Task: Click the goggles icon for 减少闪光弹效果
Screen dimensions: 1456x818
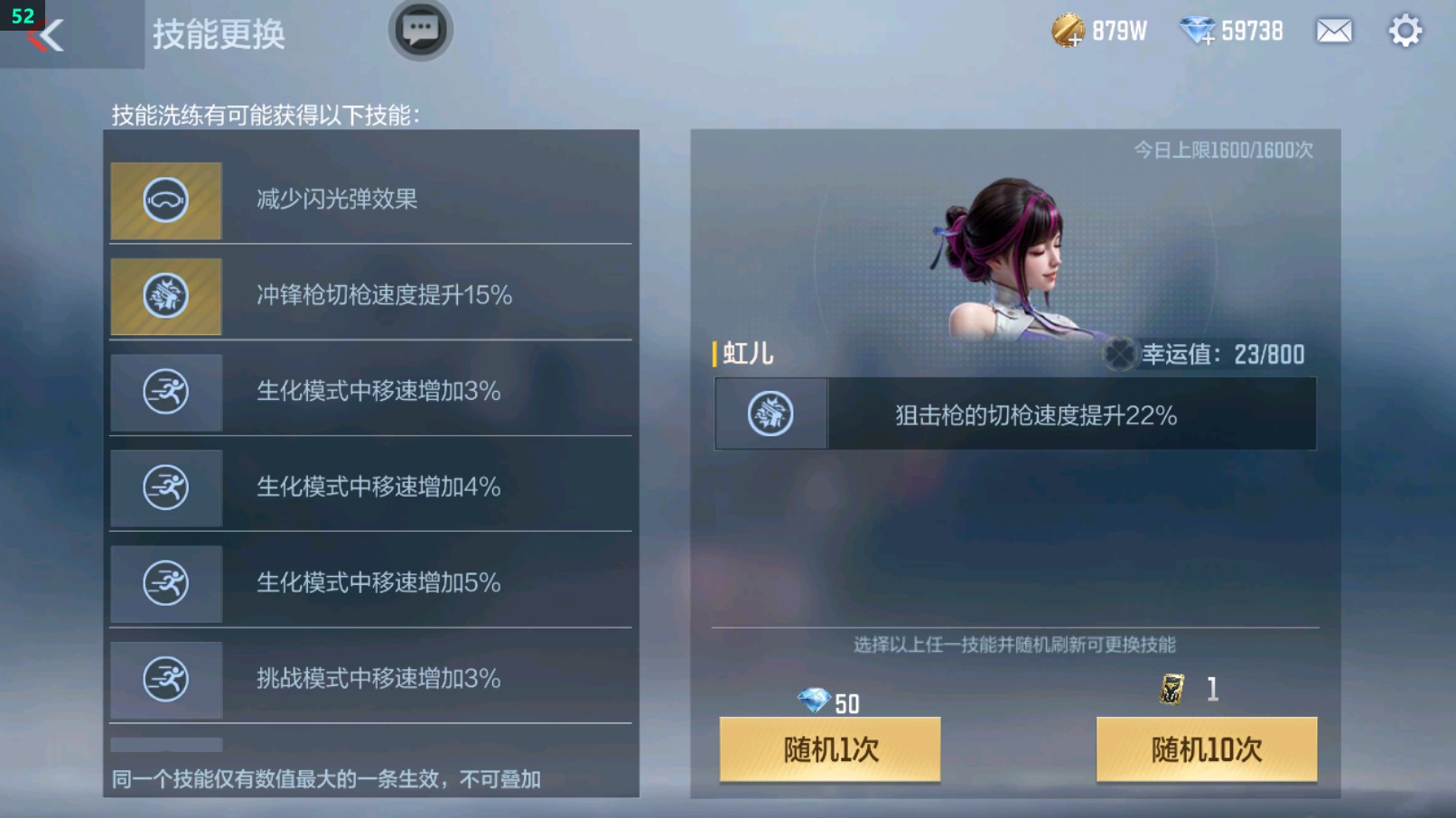Action: click(x=165, y=200)
